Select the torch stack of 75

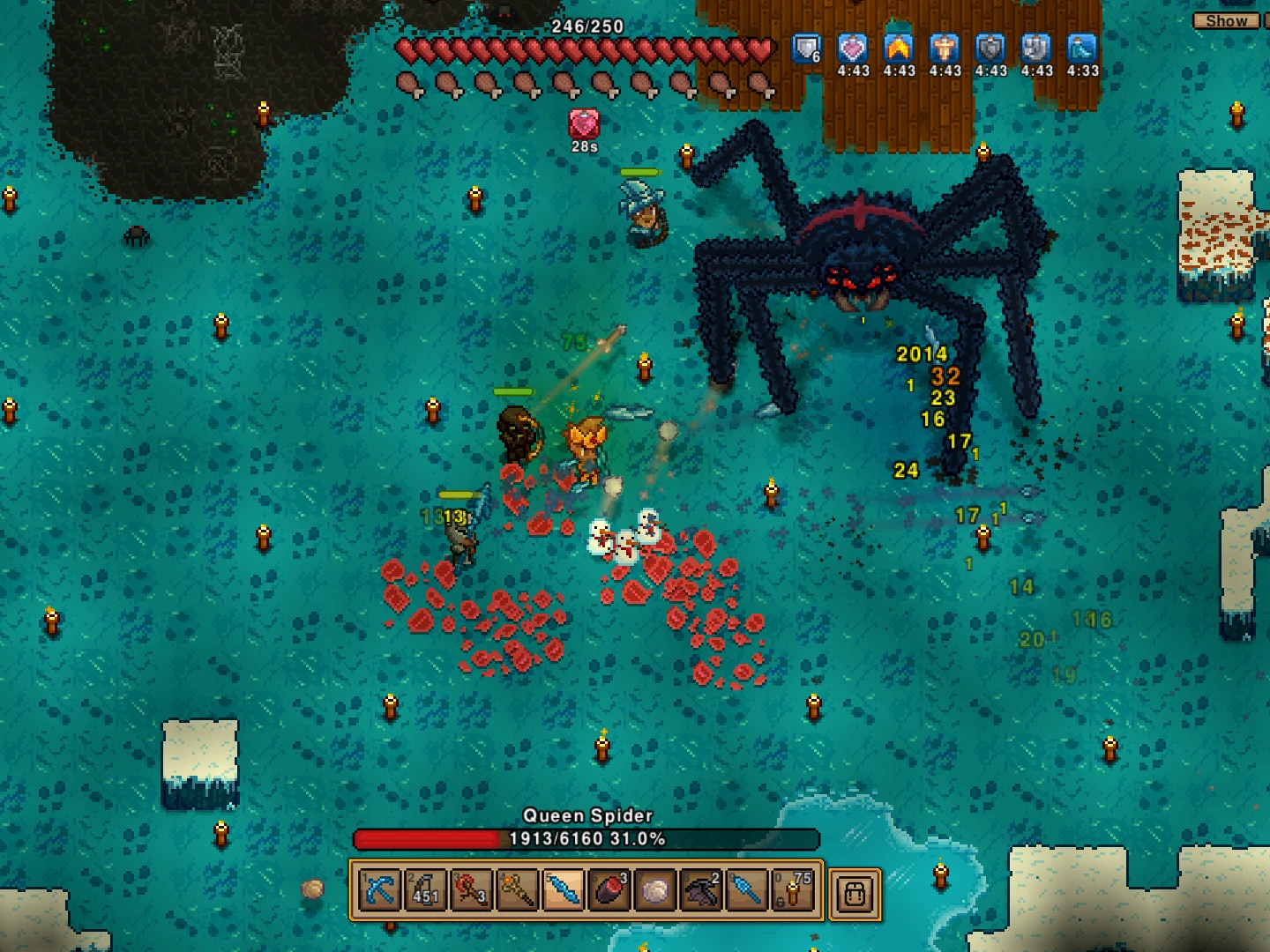point(793,890)
